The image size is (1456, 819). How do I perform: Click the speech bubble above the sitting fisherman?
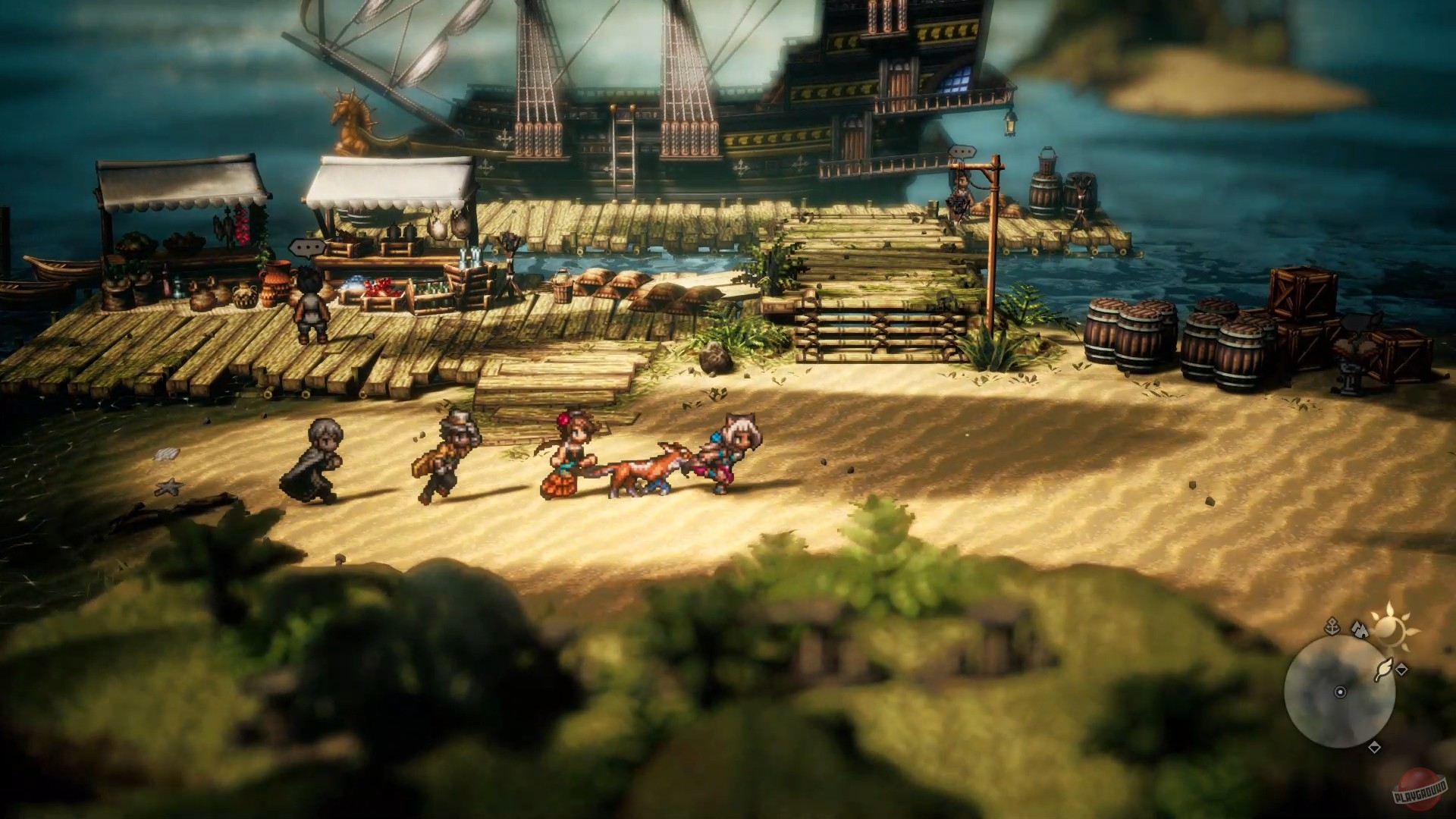(962, 152)
